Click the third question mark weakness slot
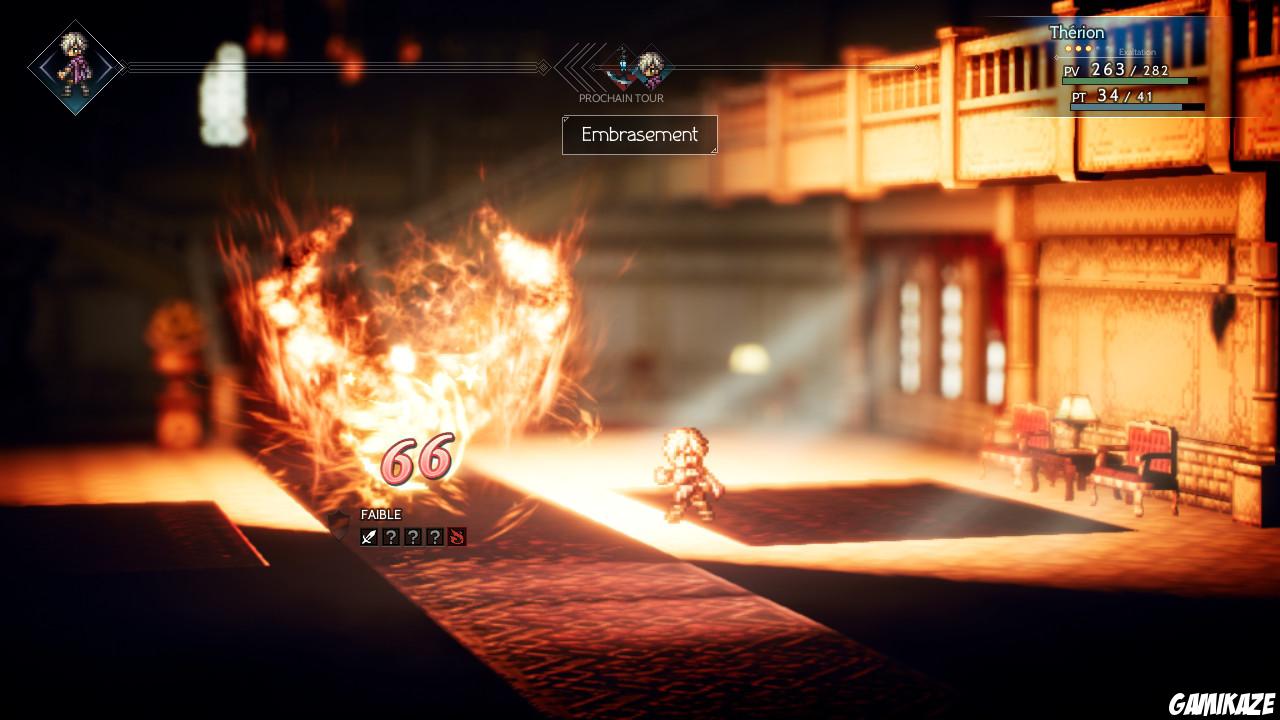The height and width of the screenshot is (720, 1280). coord(436,537)
